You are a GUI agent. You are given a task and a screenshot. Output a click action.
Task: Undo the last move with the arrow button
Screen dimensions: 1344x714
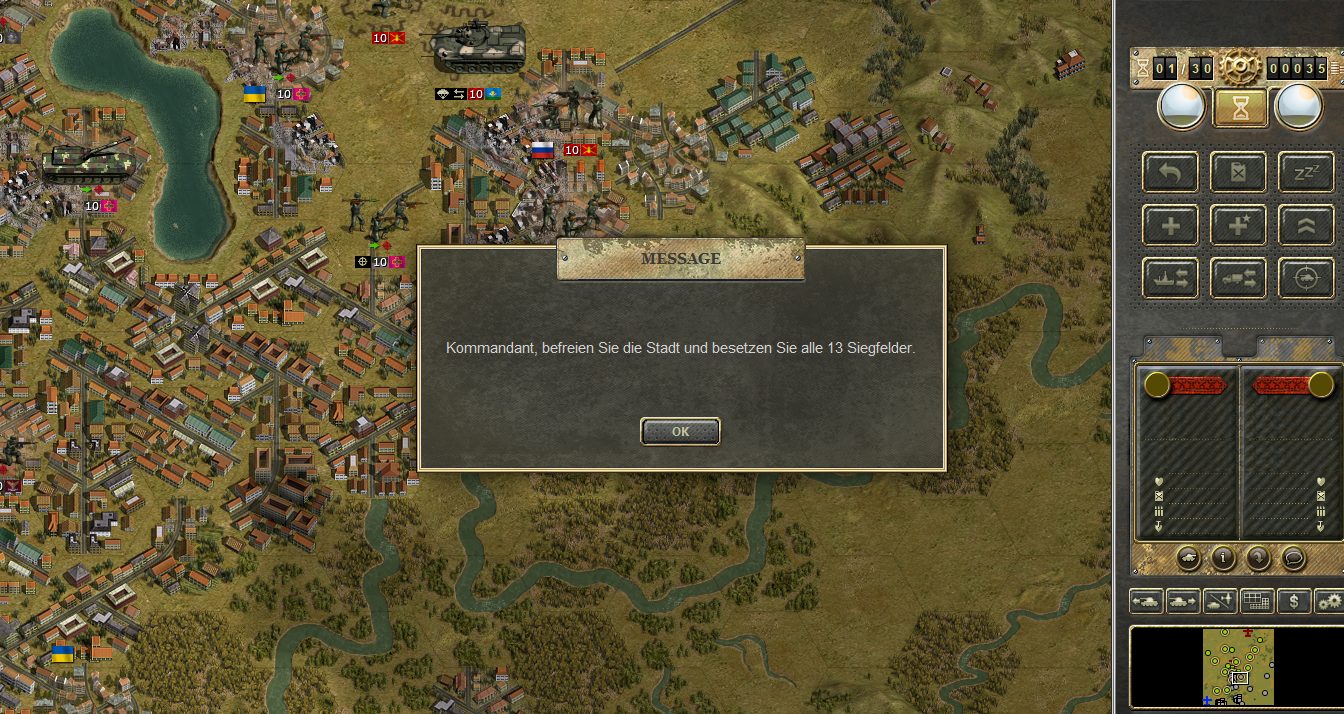coord(1170,172)
